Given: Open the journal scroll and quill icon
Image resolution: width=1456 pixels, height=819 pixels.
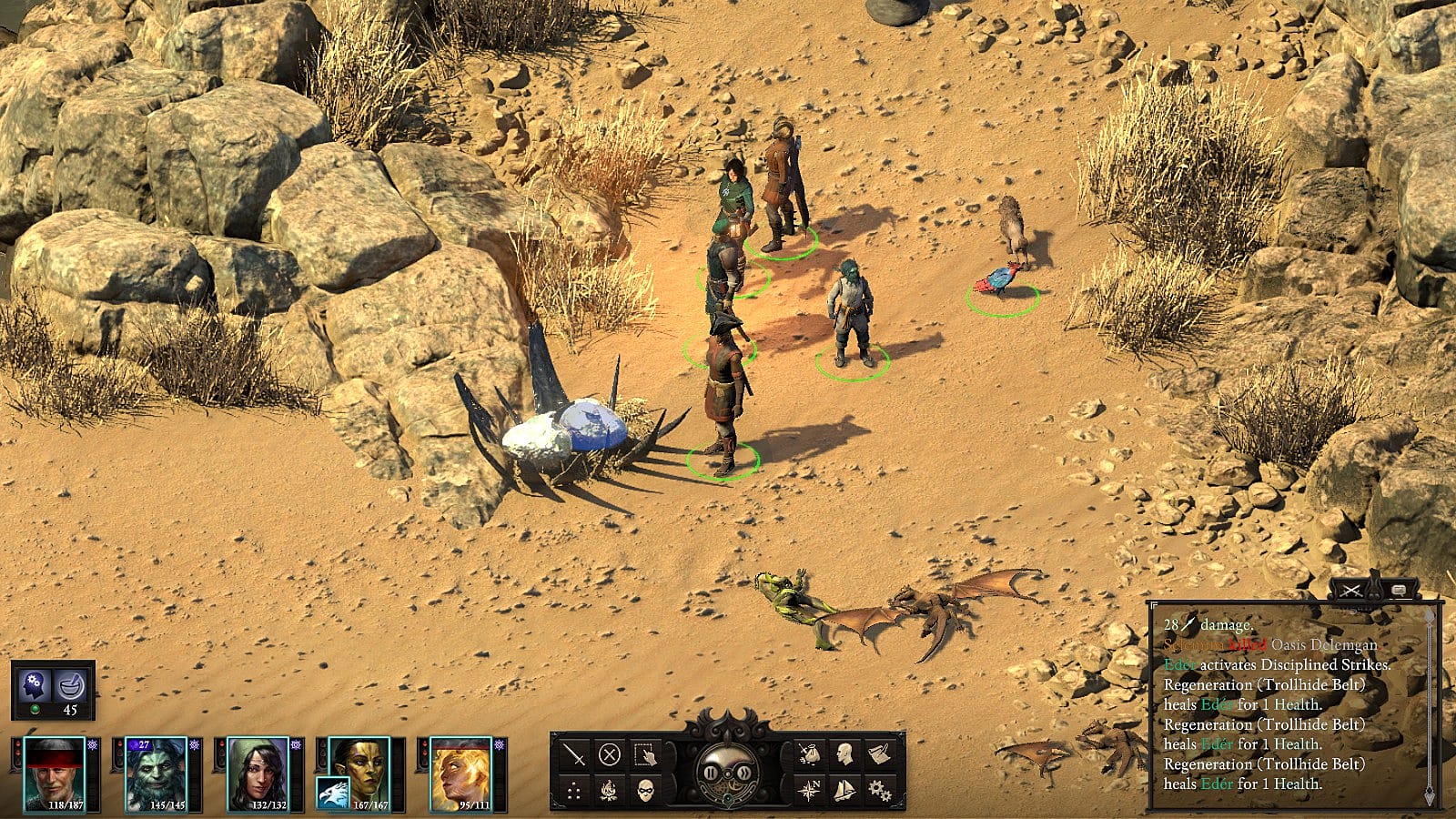Looking at the screenshot, I should click(879, 754).
